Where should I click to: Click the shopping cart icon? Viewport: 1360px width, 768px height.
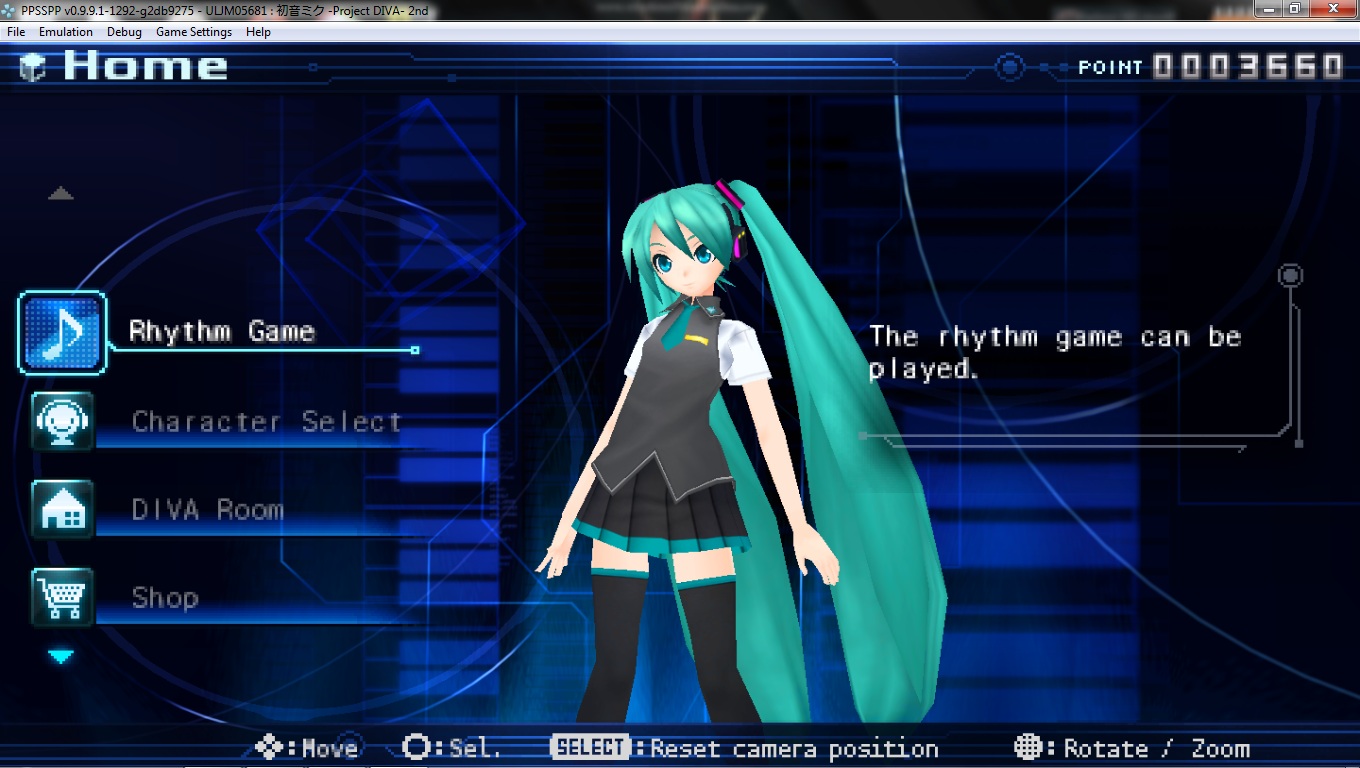[62, 597]
